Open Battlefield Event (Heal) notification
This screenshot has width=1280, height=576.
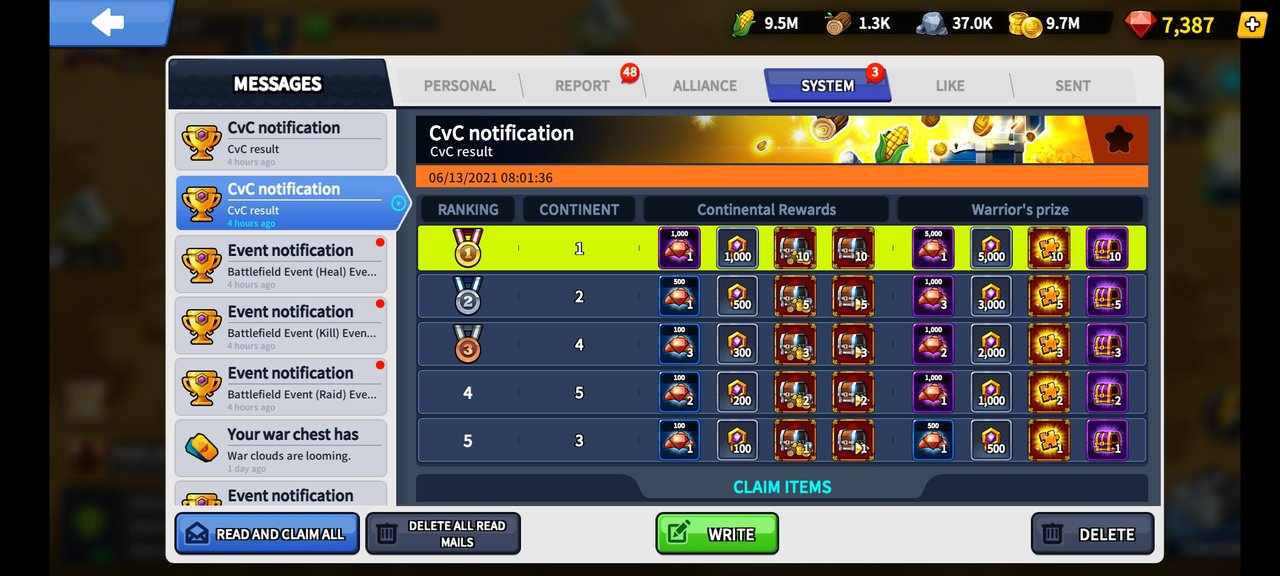pos(281,264)
